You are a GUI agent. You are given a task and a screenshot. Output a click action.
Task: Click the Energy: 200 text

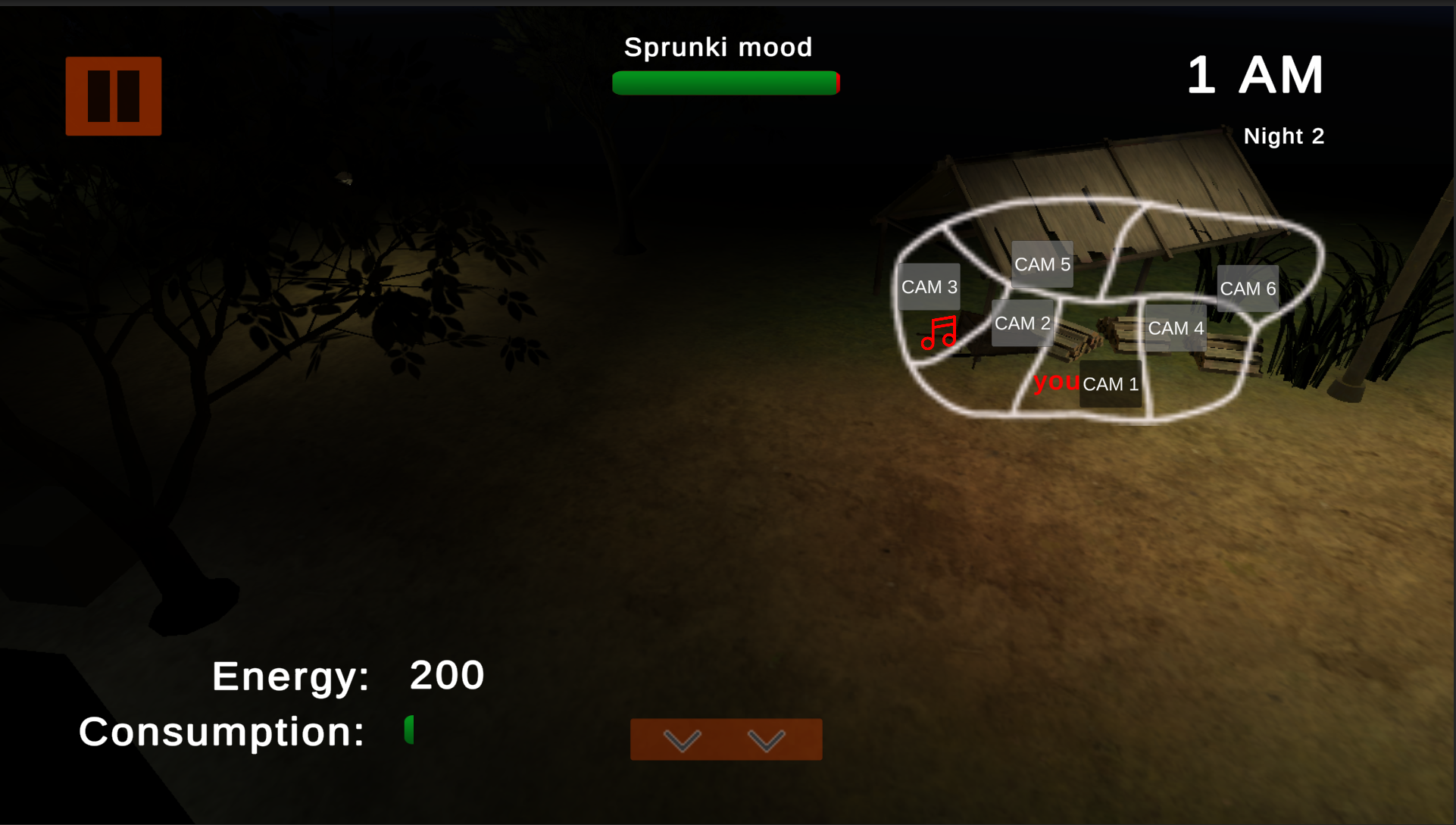click(x=348, y=675)
